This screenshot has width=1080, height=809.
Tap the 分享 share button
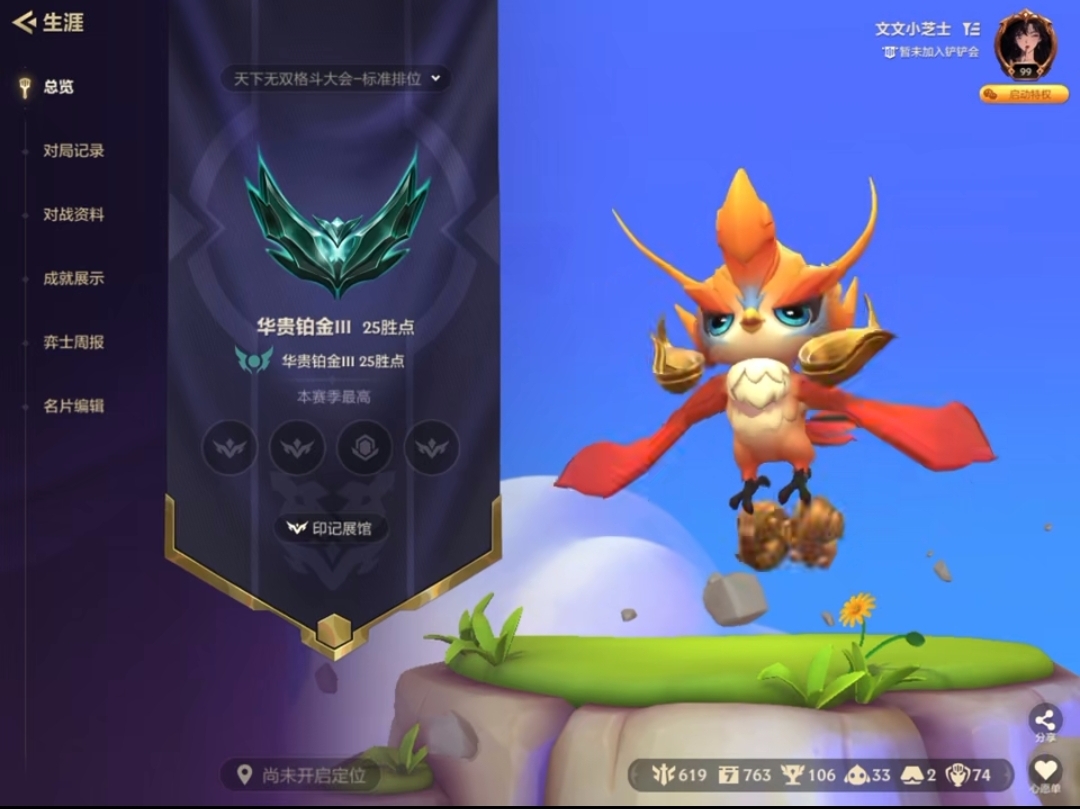pyautogui.click(x=1045, y=722)
